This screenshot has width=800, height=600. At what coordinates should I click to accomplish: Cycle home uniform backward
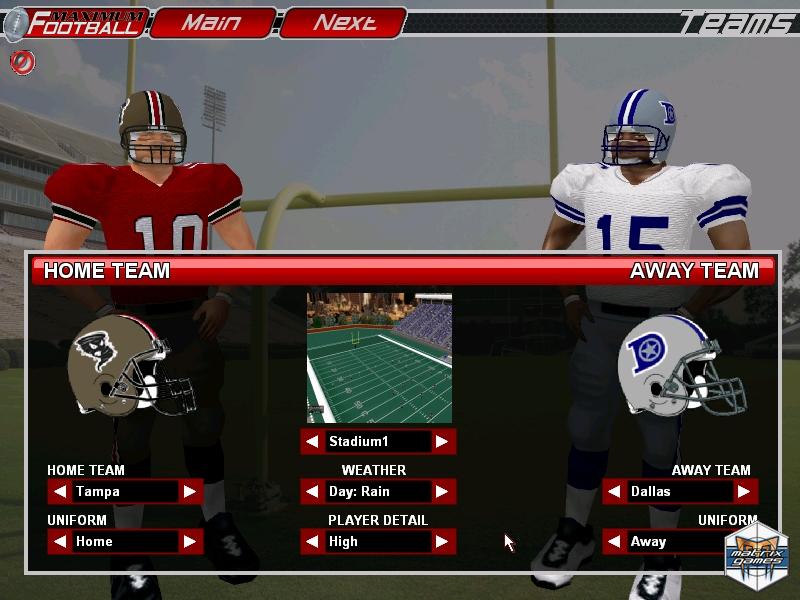[x=60, y=541]
